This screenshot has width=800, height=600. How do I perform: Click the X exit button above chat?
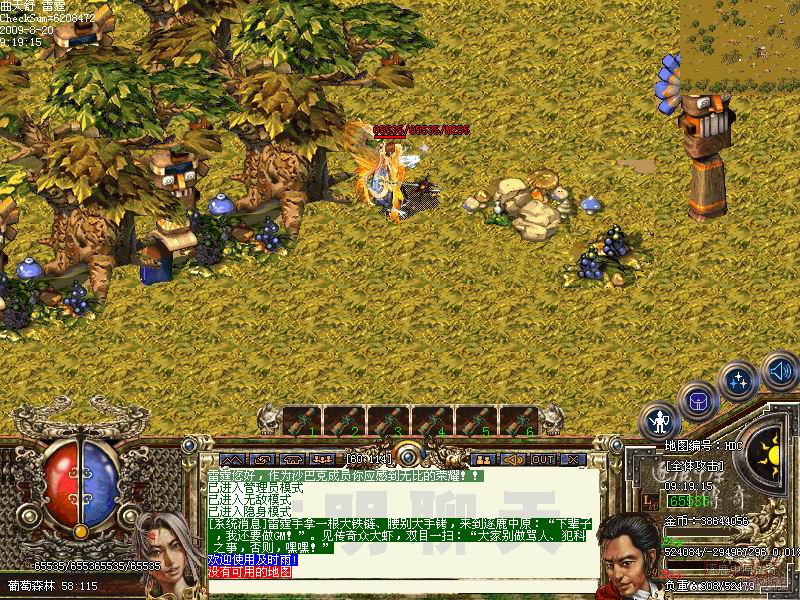[x=572, y=459]
